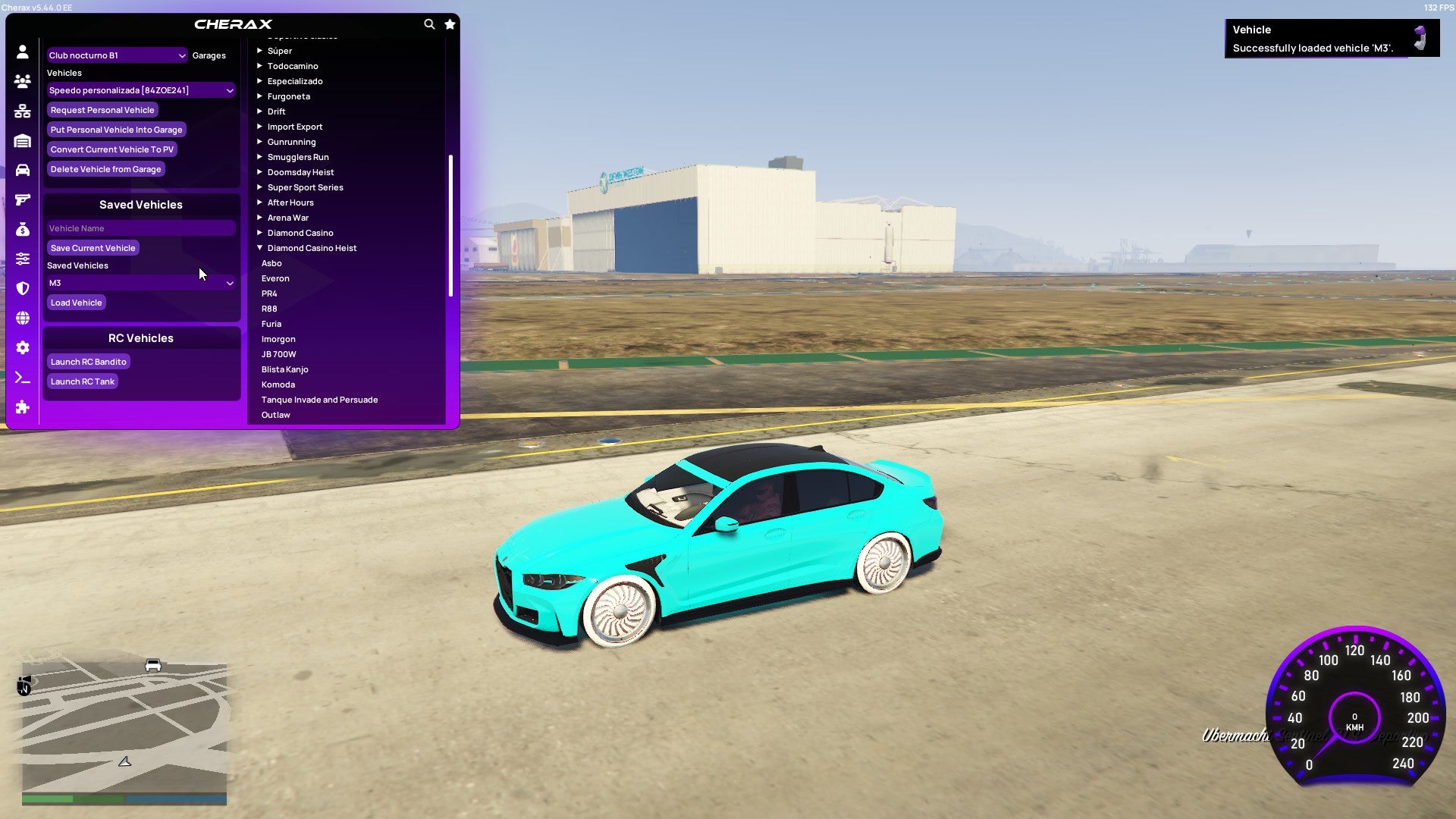1456x819 pixels.
Task: Open the World globe icon
Action: 22,317
